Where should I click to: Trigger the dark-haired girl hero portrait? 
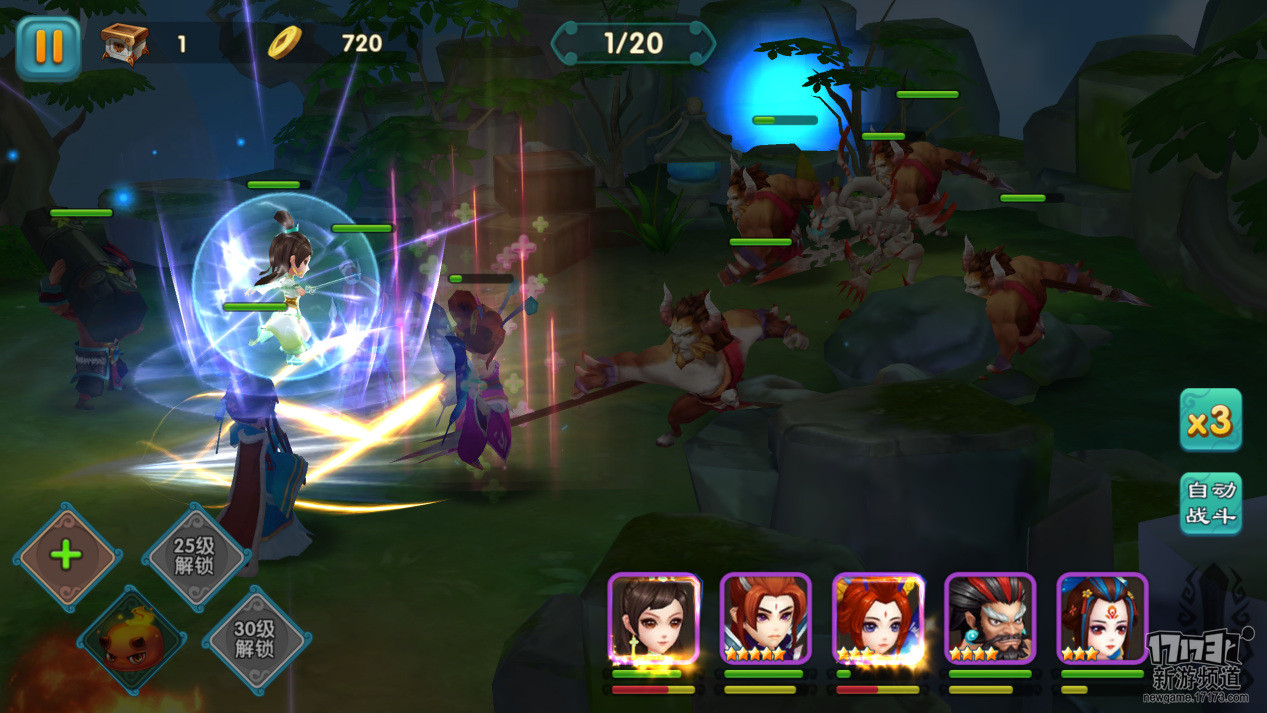coord(653,617)
